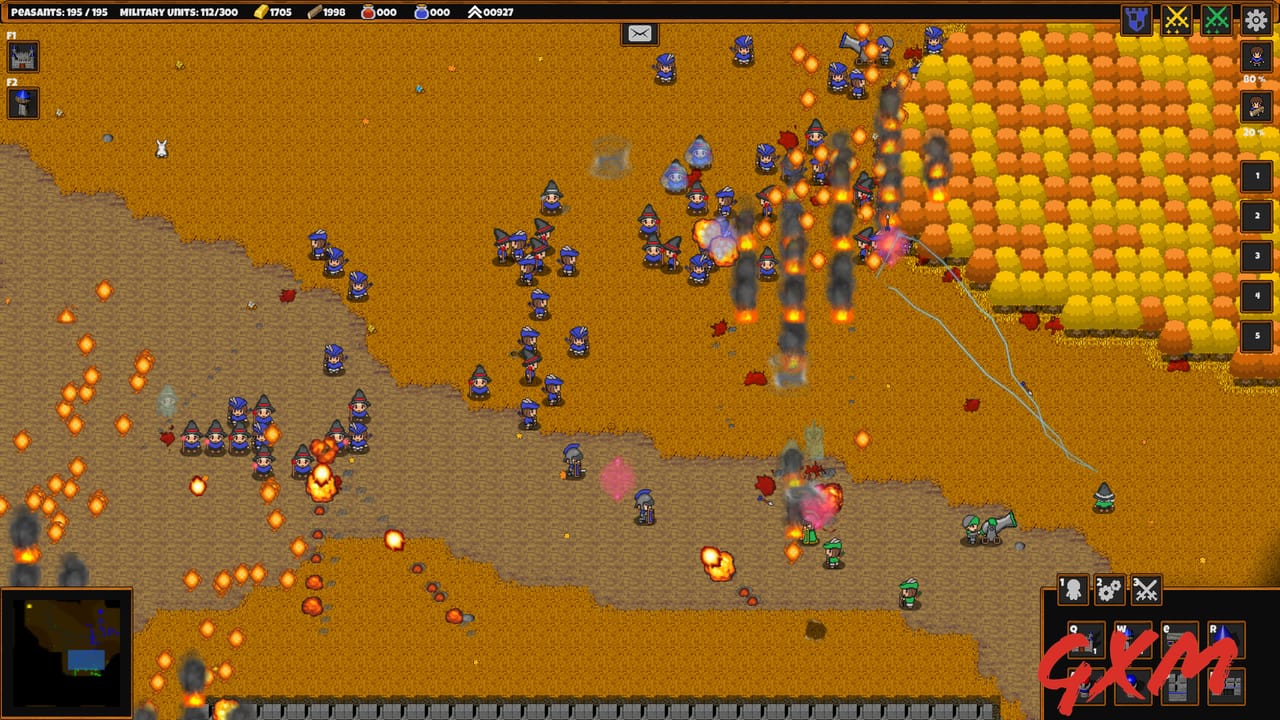
Task: Select control group F1 castle thumbnail
Action: pos(22,57)
